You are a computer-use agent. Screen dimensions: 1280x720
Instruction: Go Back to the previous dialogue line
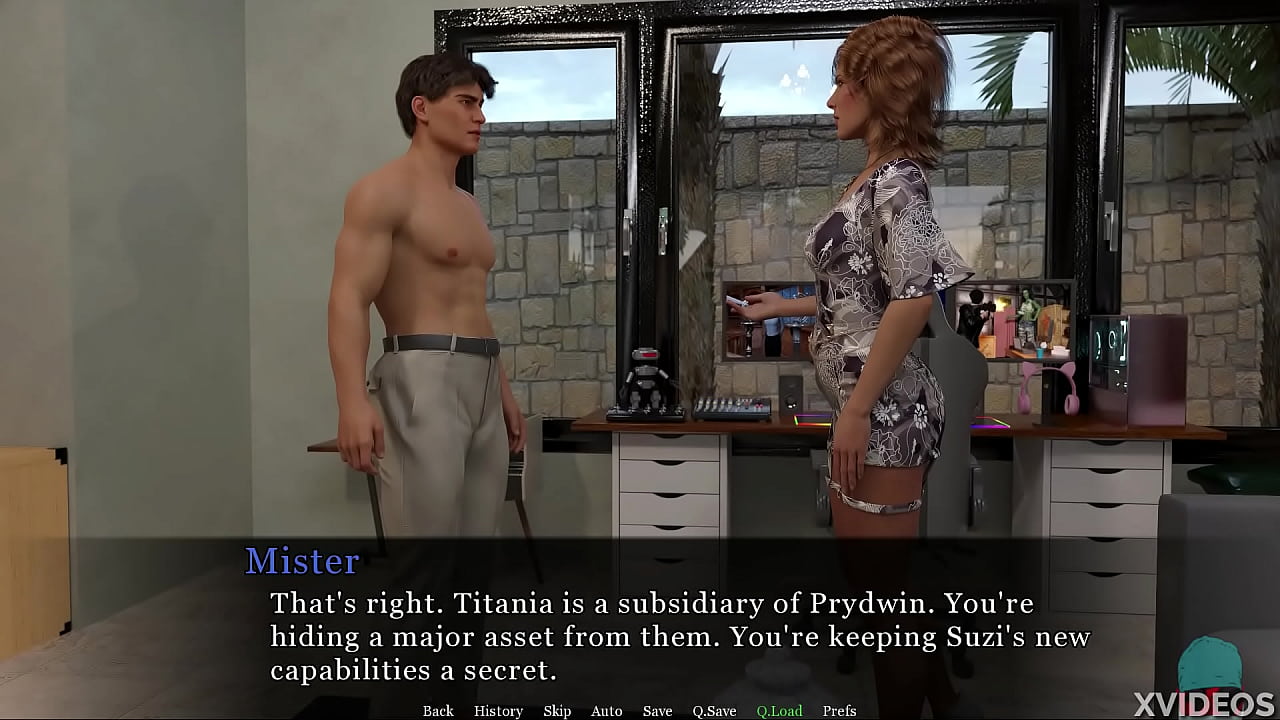pyautogui.click(x=438, y=711)
